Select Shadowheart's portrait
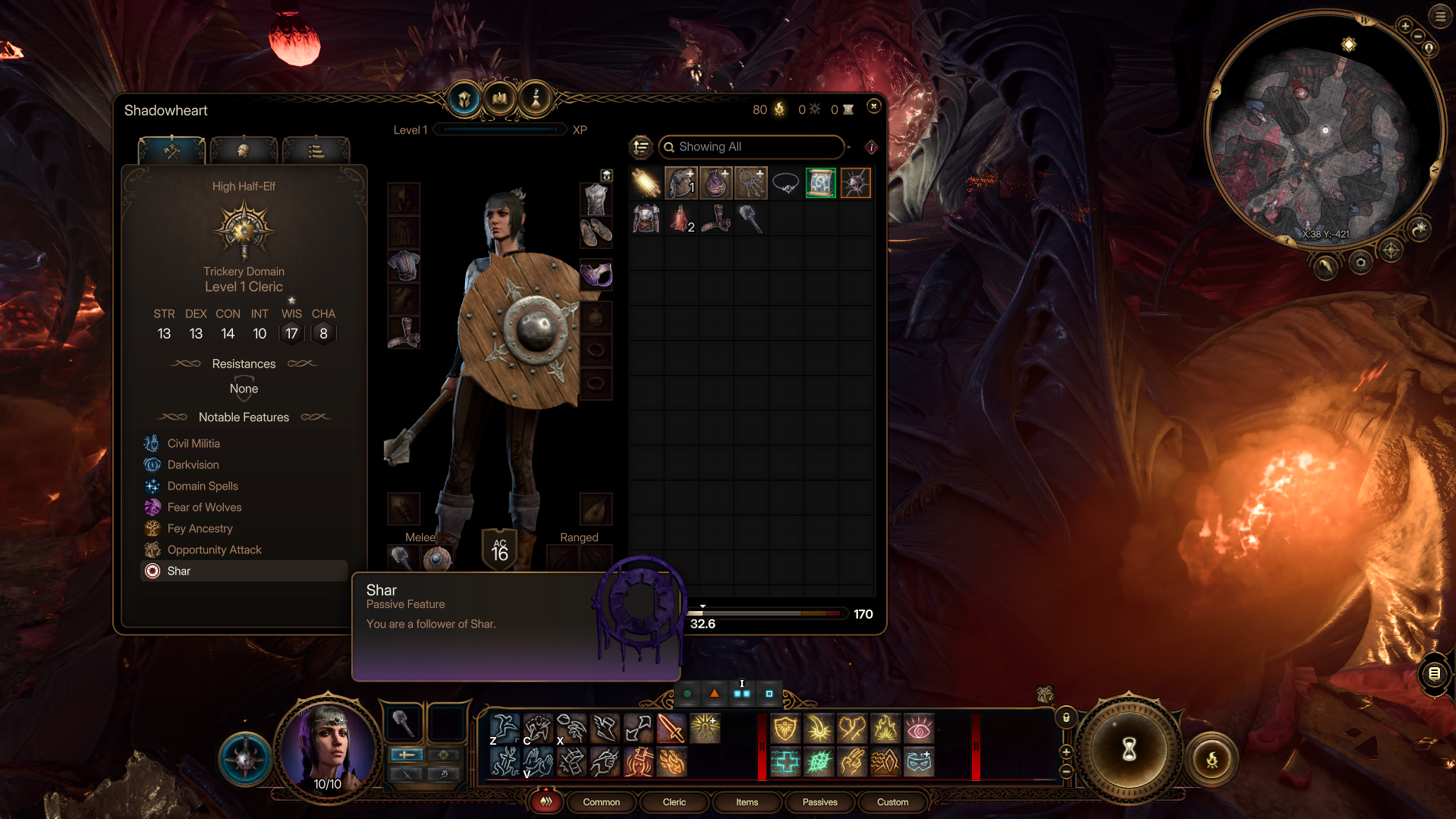1456x819 pixels. [329, 748]
